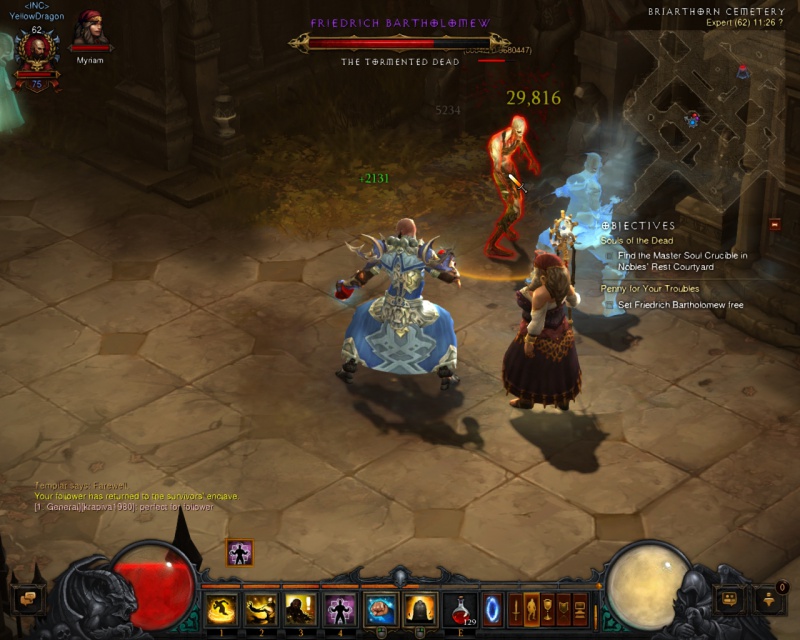This screenshot has width=800, height=640.
Task: Use the second skill slot ability
Action: [x=261, y=608]
